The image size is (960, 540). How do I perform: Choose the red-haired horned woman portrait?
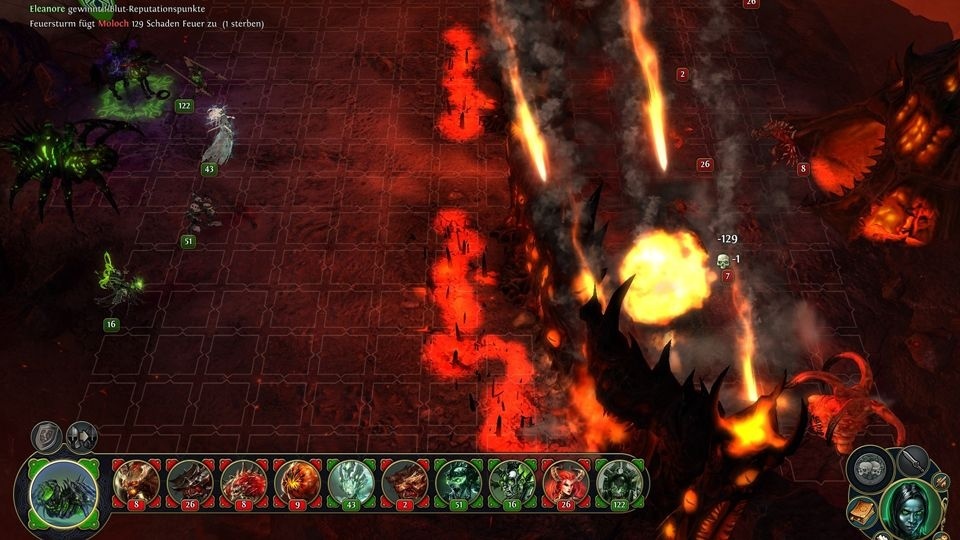pyautogui.click(x=567, y=481)
